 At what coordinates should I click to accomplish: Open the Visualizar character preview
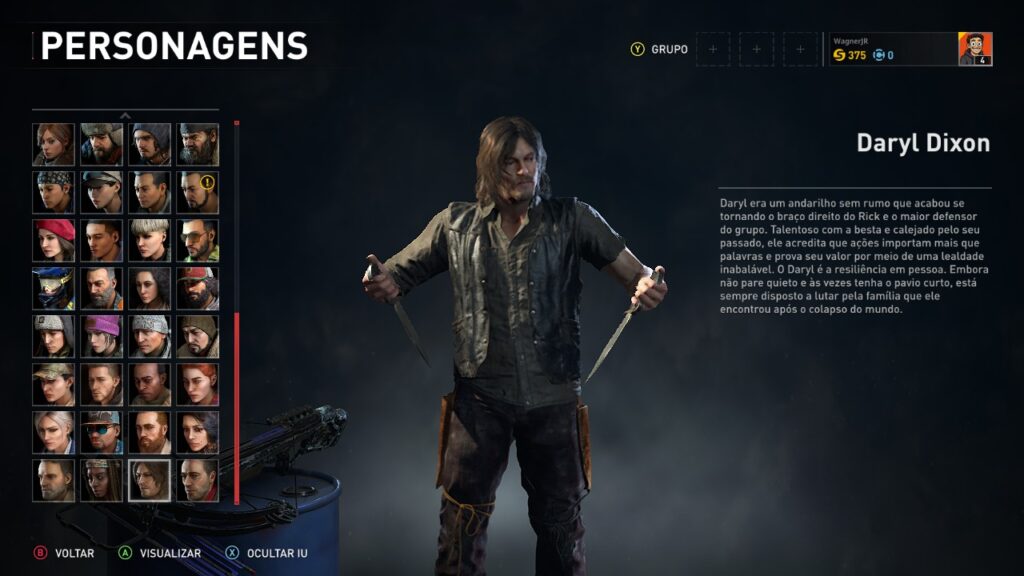coord(160,553)
